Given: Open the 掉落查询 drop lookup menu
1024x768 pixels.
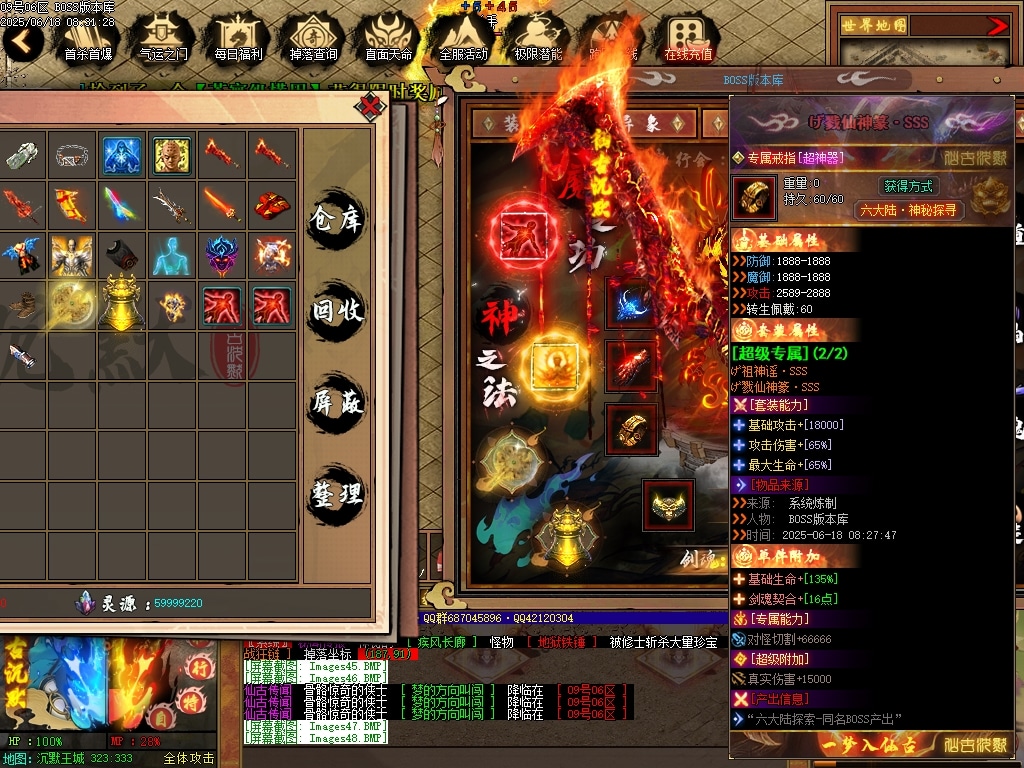Looking at the screenshot, I should [313, 40].
